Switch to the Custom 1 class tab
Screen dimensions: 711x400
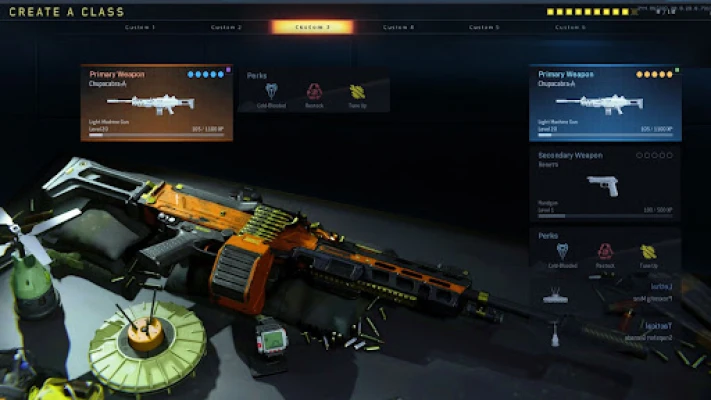140,27
